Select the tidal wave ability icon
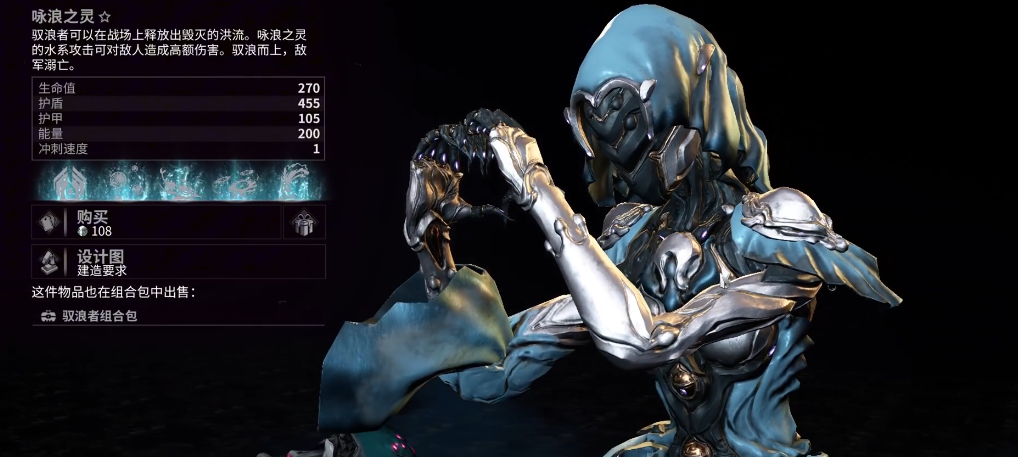1018x457 pixels. (x=294, y=180)
